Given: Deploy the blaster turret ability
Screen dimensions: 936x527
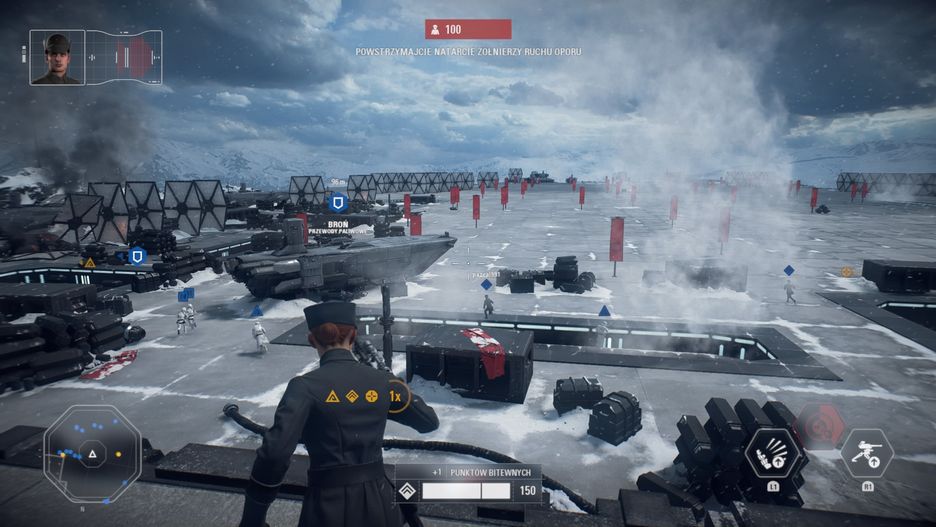Looking at the screenshot, I should [867, 455].
